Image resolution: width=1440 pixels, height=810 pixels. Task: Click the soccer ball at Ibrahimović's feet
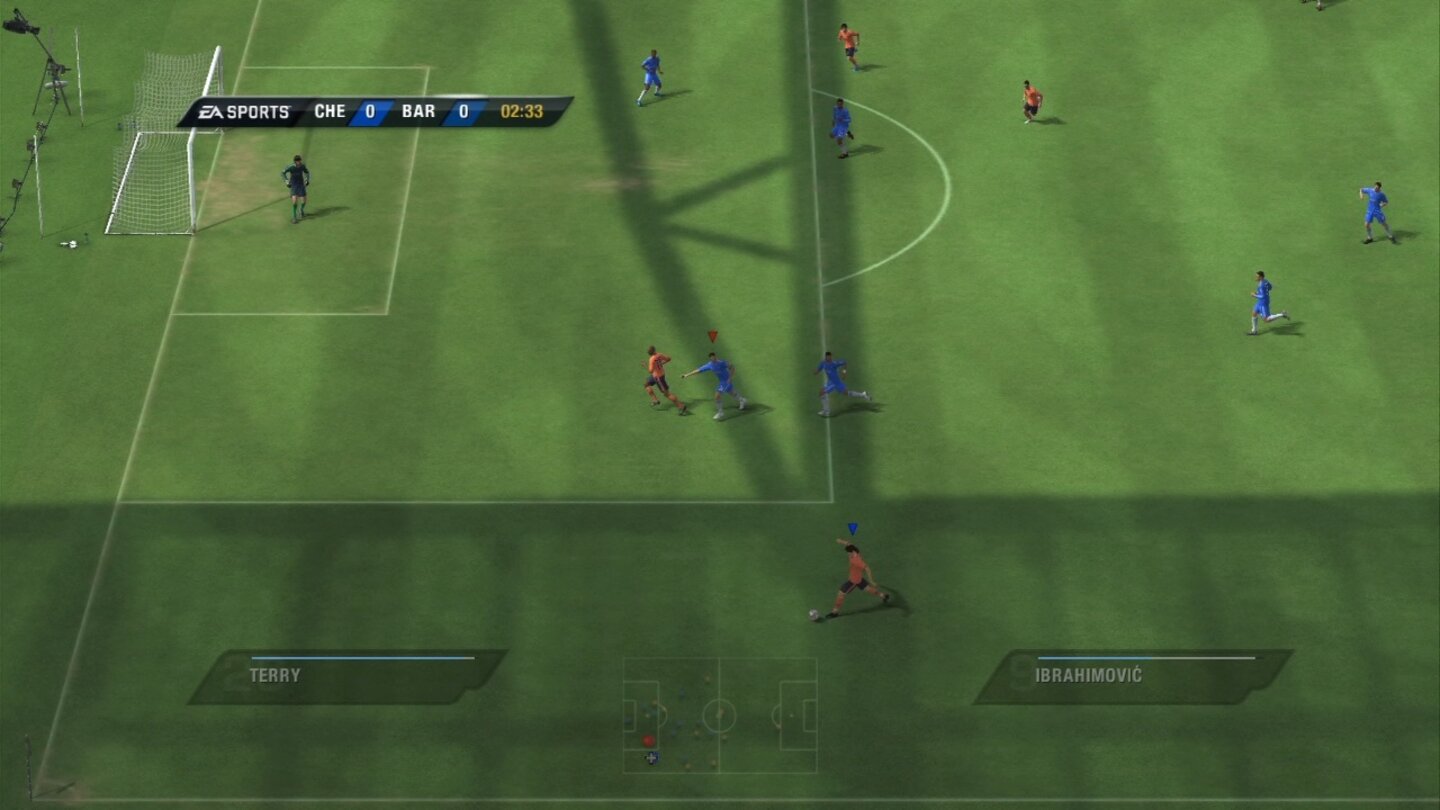pyautogui.click(x=817, y=612)
